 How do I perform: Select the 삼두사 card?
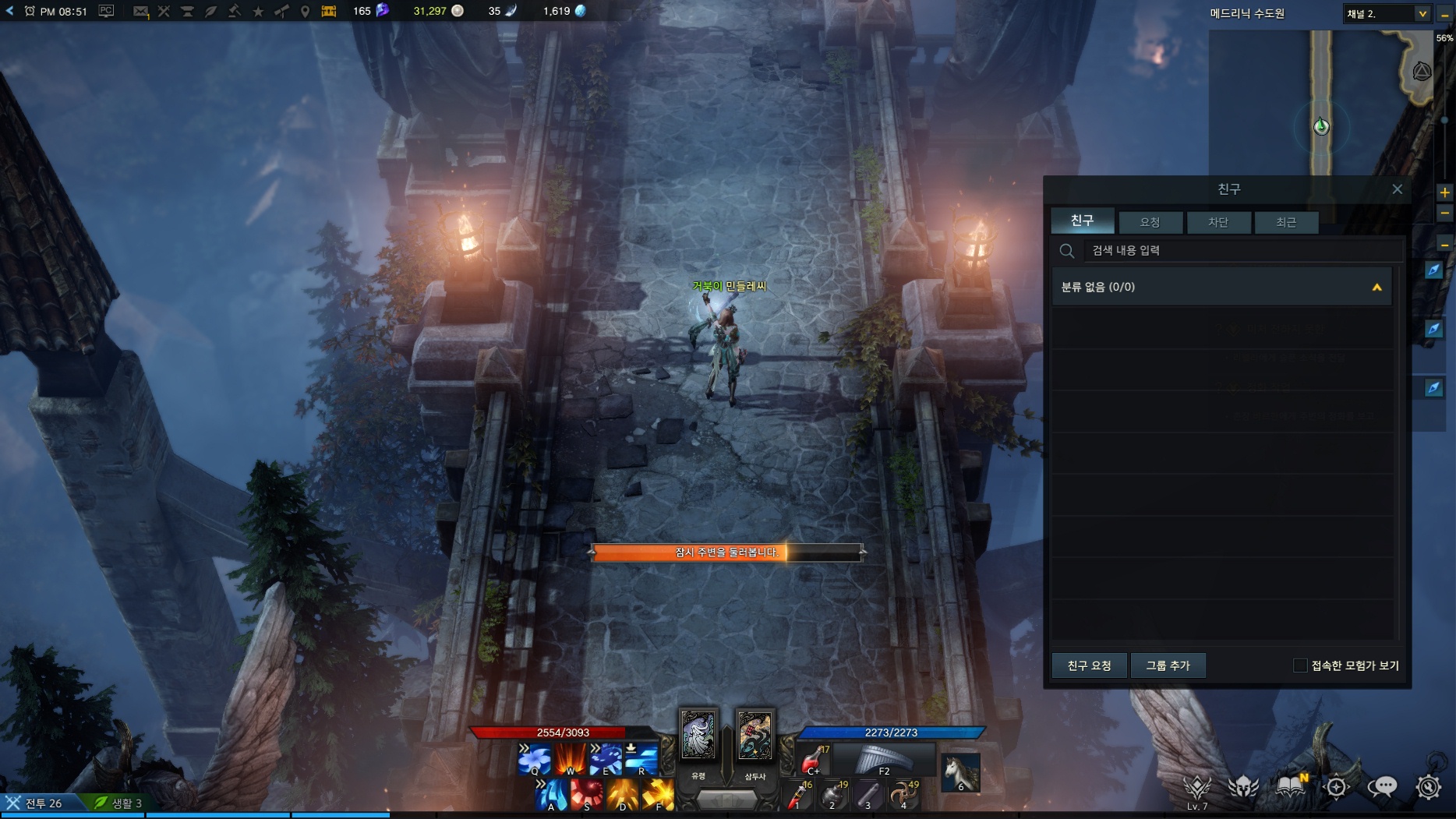(755, 736)
